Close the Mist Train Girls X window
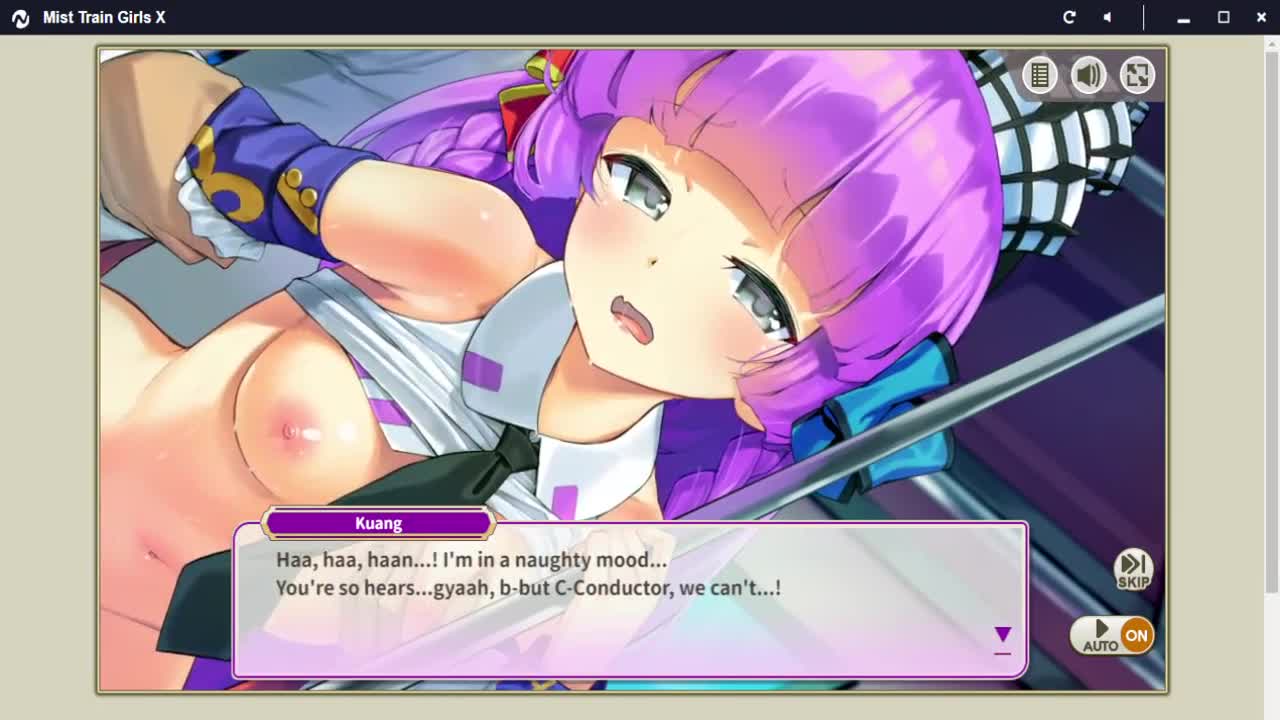The width and height of the screenshot is (1280, 720). tap(1261, 17)
